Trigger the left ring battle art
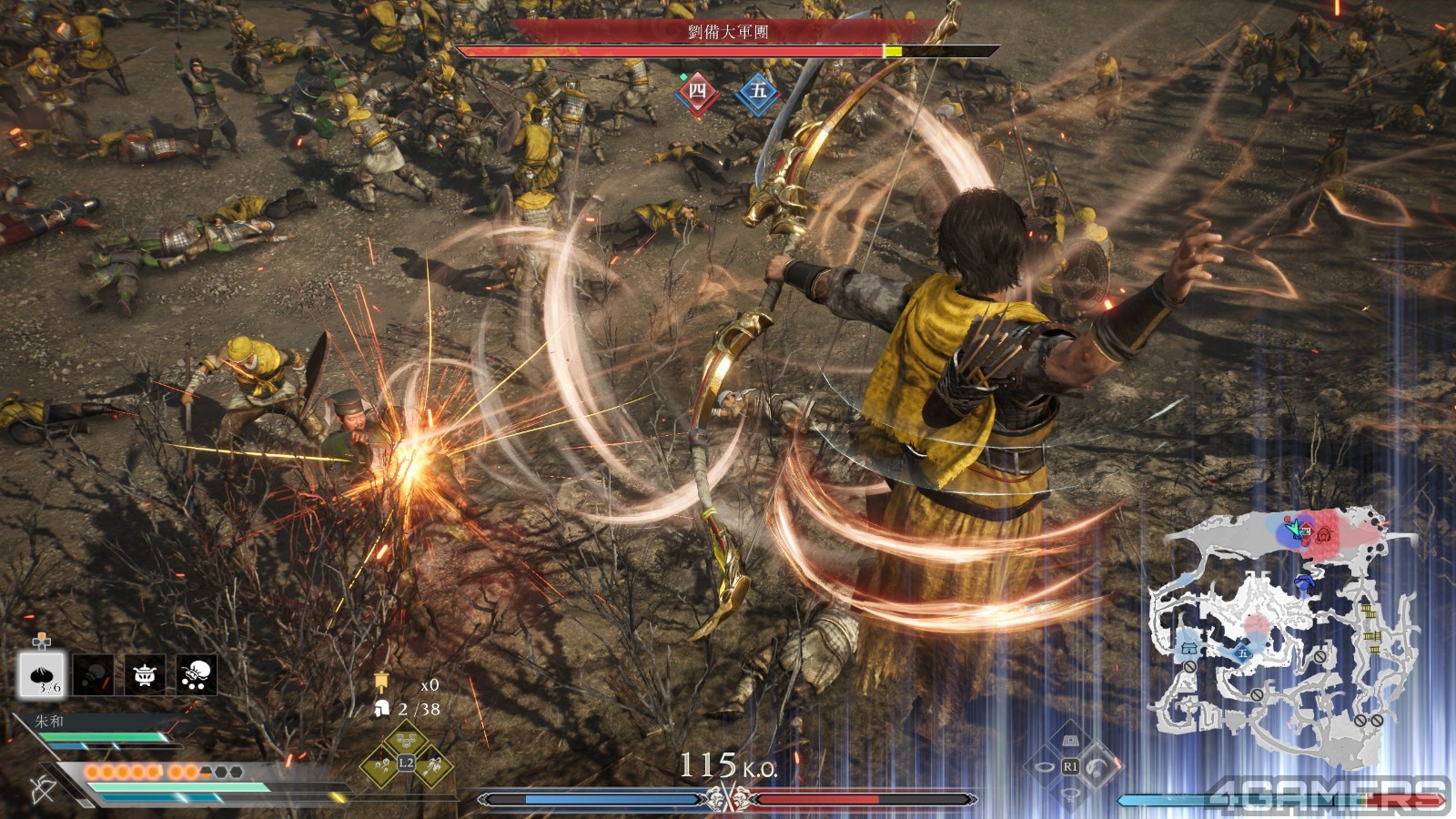The height and width of the screenshot is (819, 1456). tap(1043, 766)
